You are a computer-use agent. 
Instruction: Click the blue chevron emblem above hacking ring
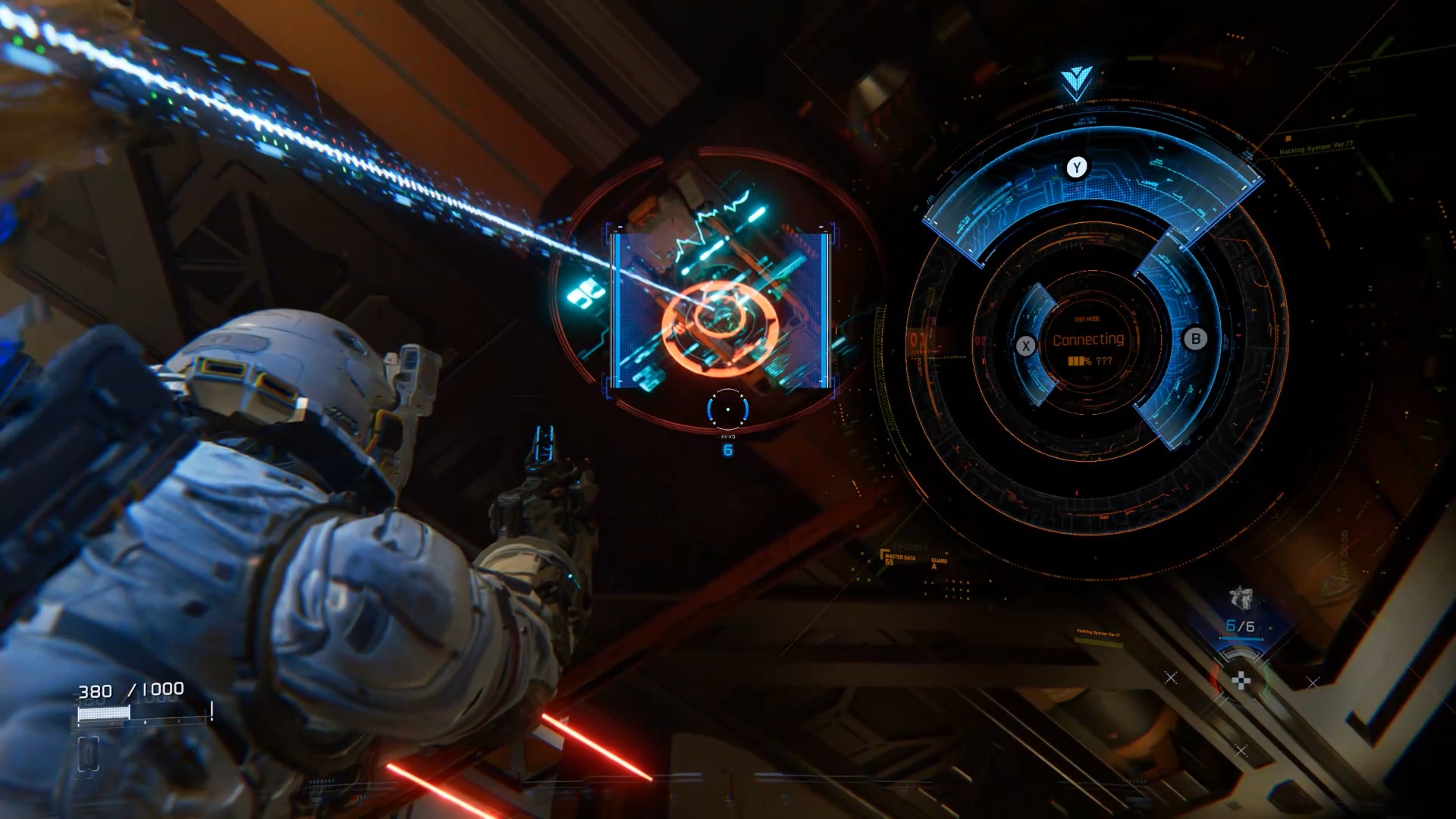1076,81
